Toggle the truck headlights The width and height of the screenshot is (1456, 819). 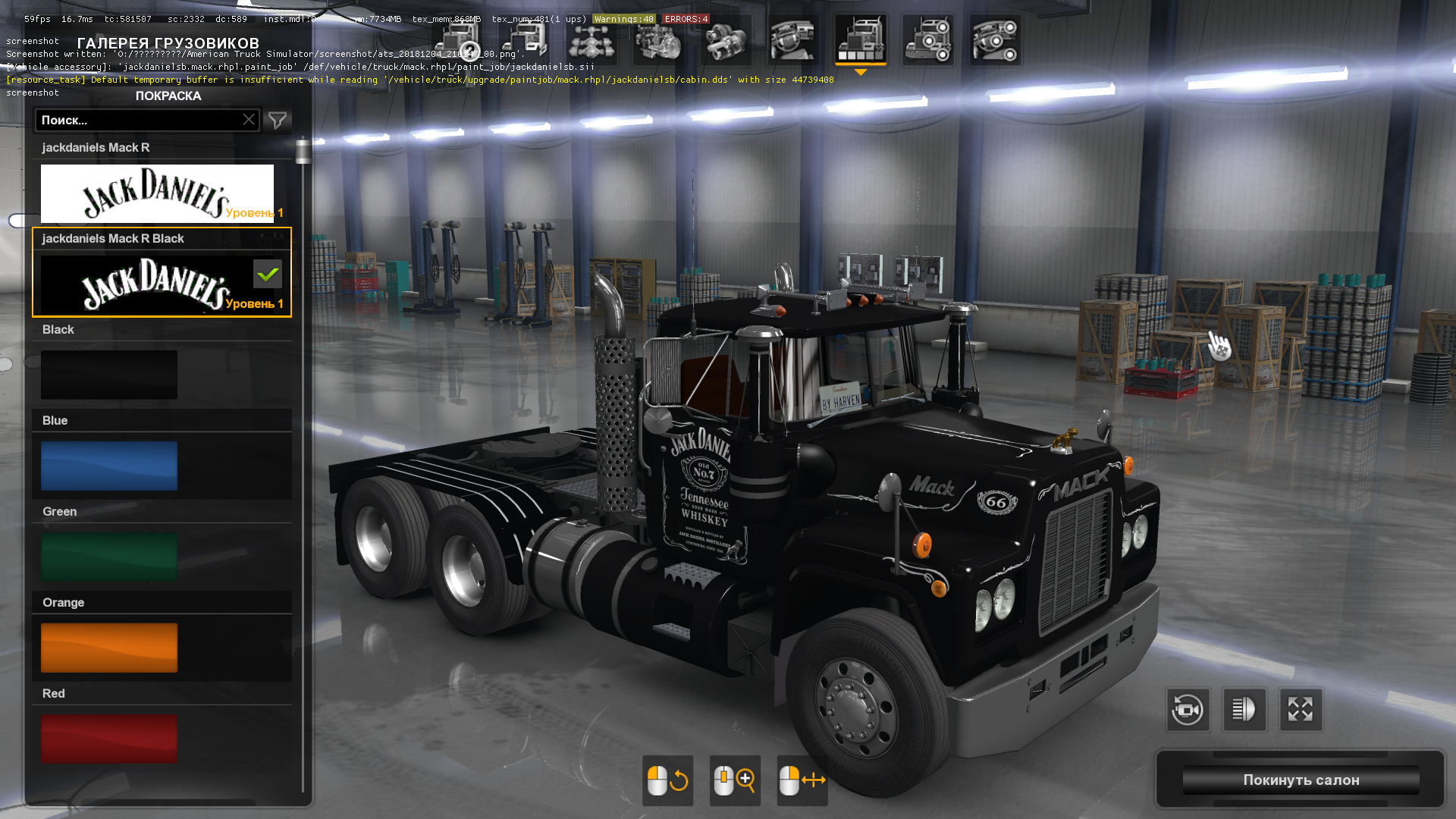(x=1245, y=710)
